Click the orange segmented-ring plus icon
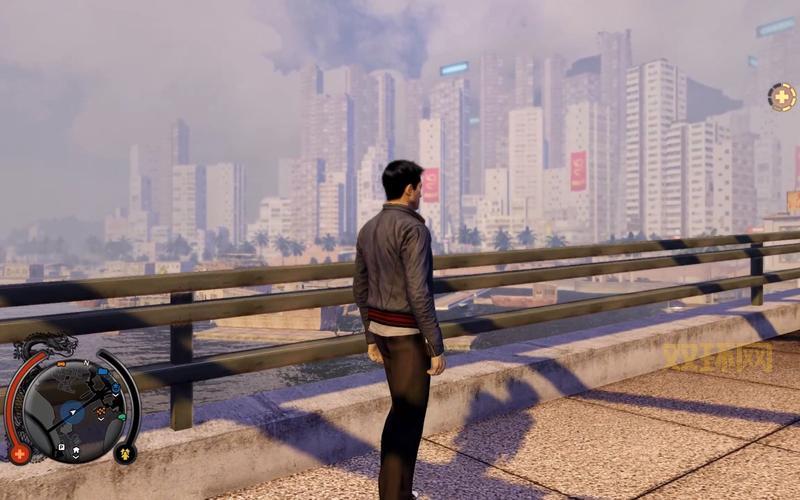The image size is (800, 500). [x=781, y=96]
